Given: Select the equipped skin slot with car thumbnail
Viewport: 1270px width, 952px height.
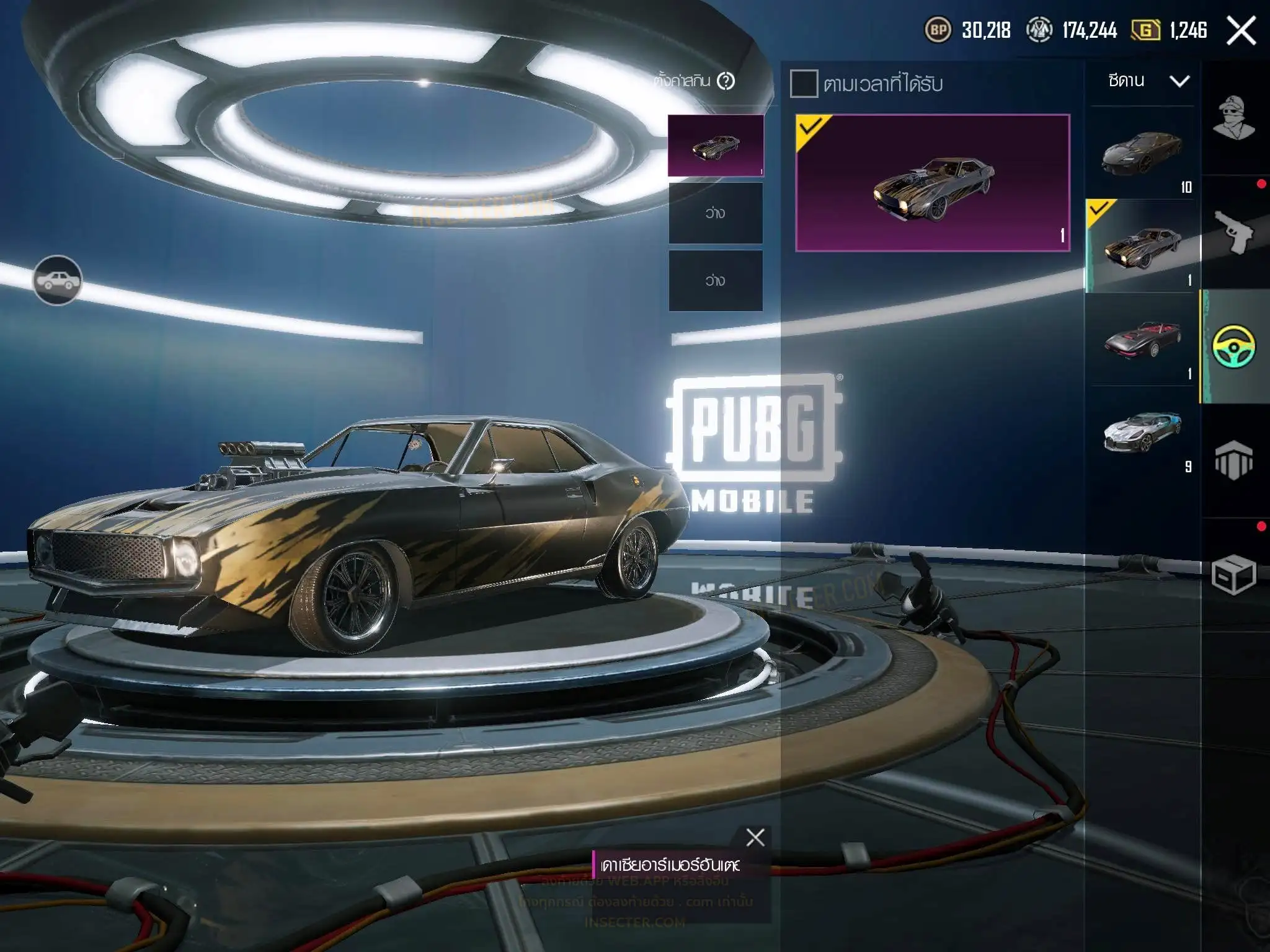Looking at the screenshot, I should click(x=715, y=146).
